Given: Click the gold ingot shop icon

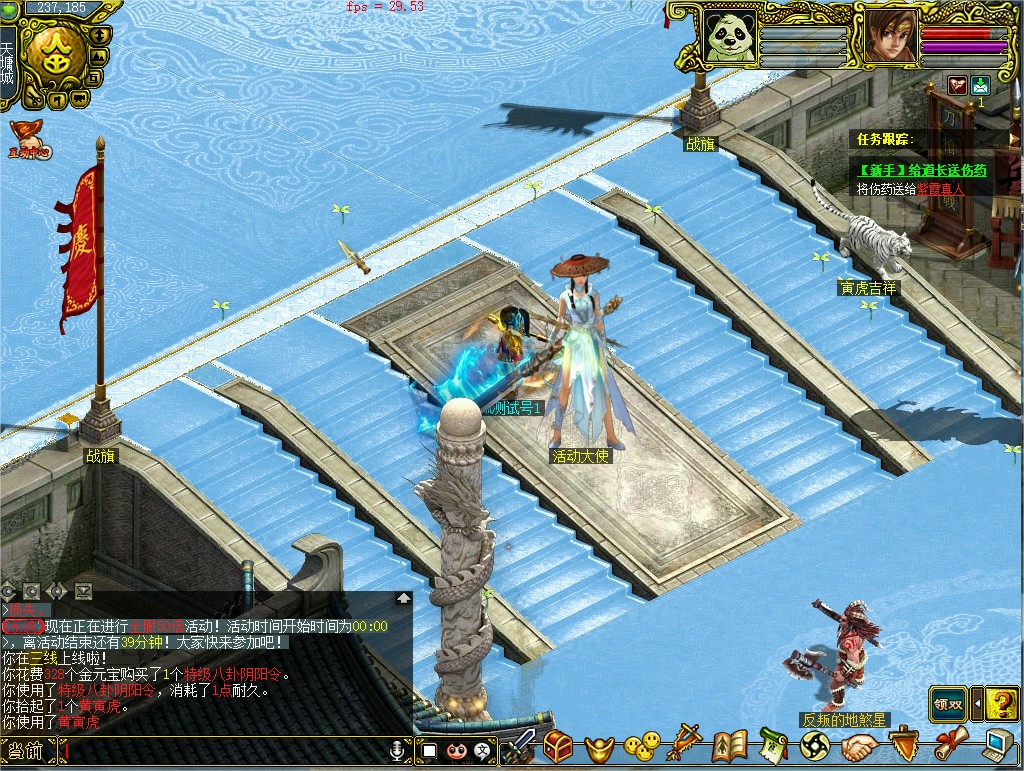Looking at the screenshot, I should (599, 746).
